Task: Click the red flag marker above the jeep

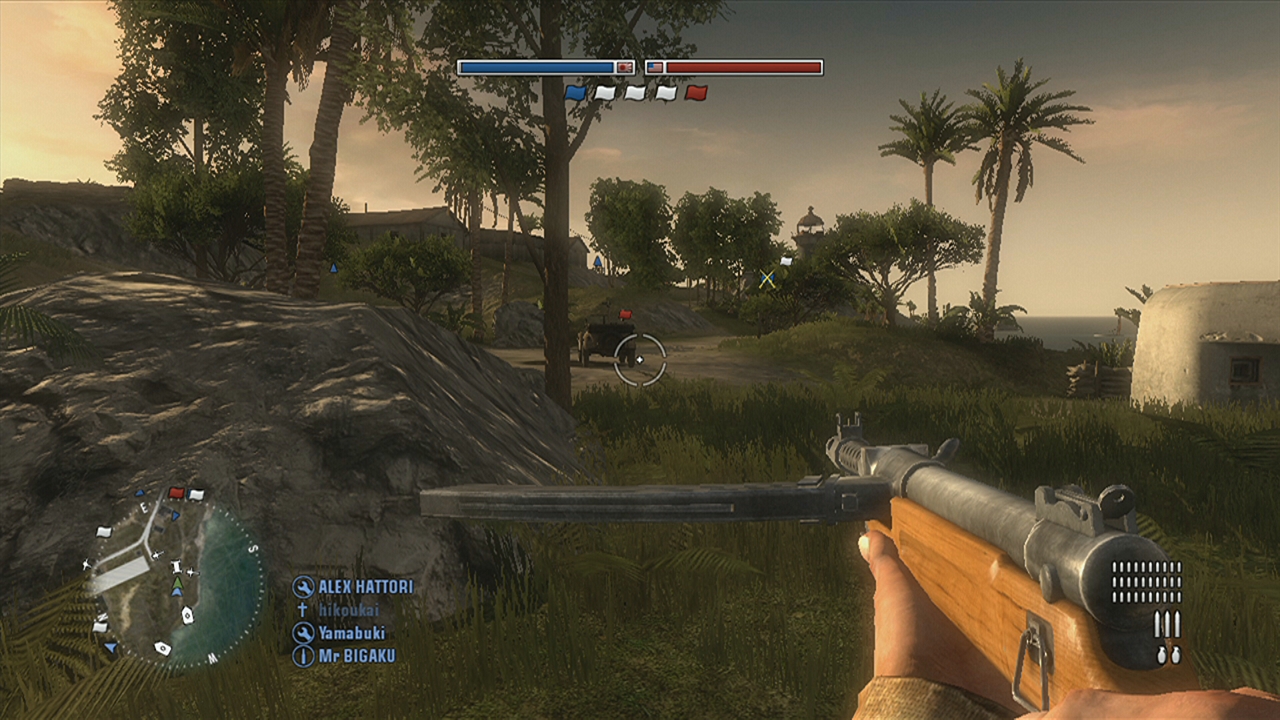Action: coord(626,315)
